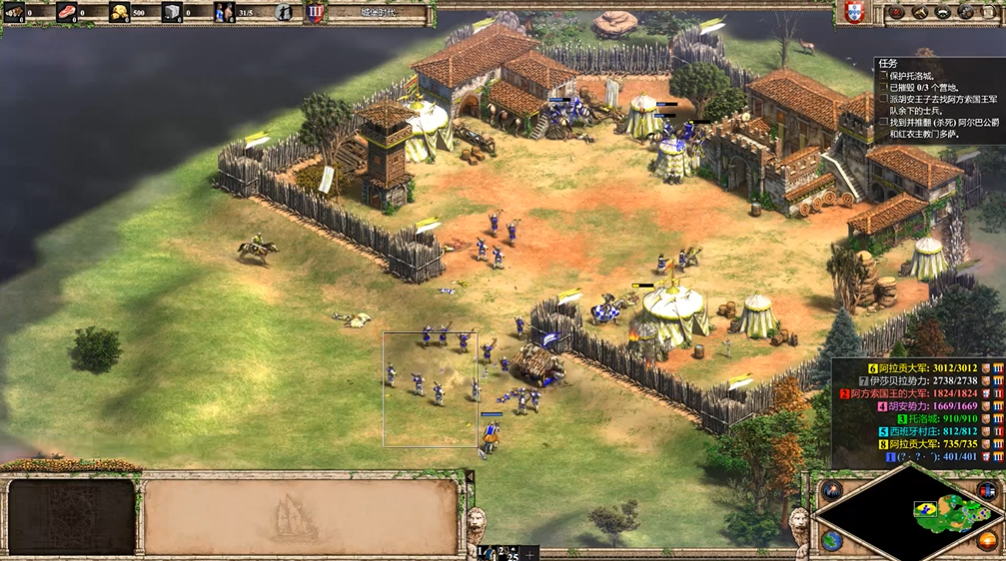Click the diamond minimap
1006x561 pixels.
pyautogui.click(x=909, y=513)
